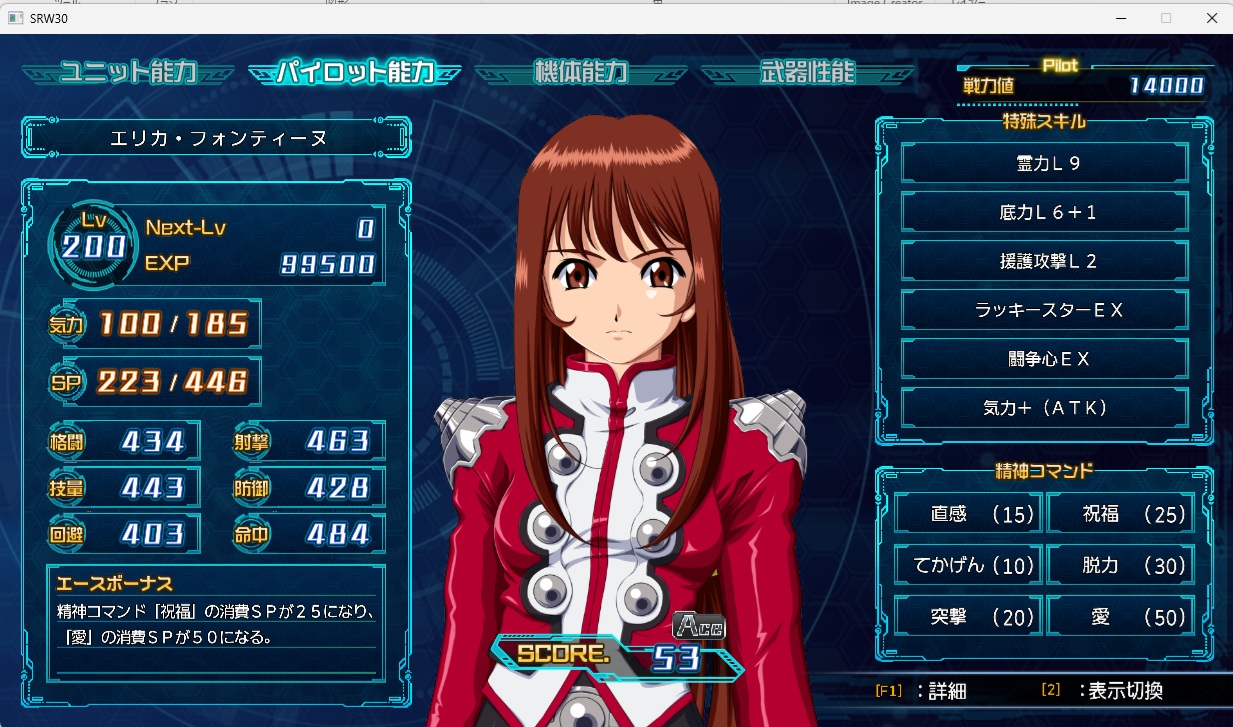
Task: Switch to the ユニット能力 tab
Action: (128, 72)
